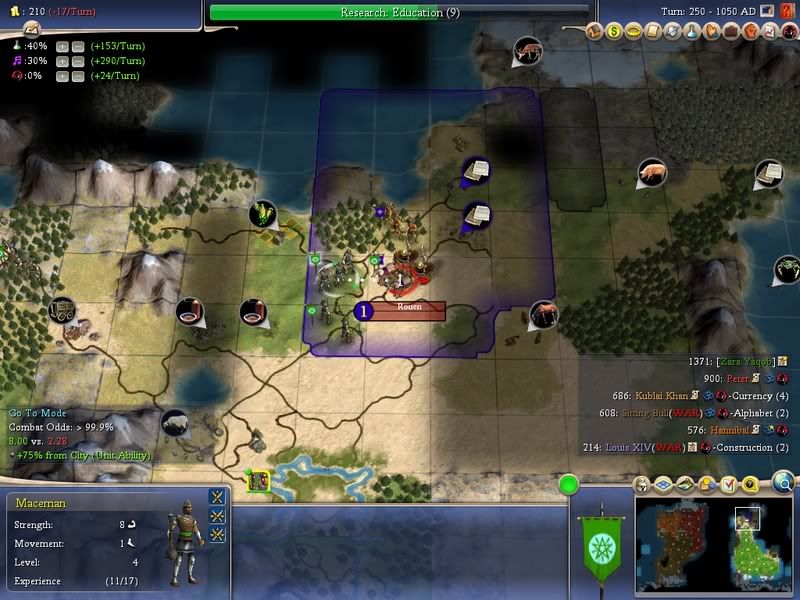Image resolution: width=800 pixels, height=600 pixels.
Task: Increase the espionage rate percentage
Action: pyautogui.click(x=61, y=76)
